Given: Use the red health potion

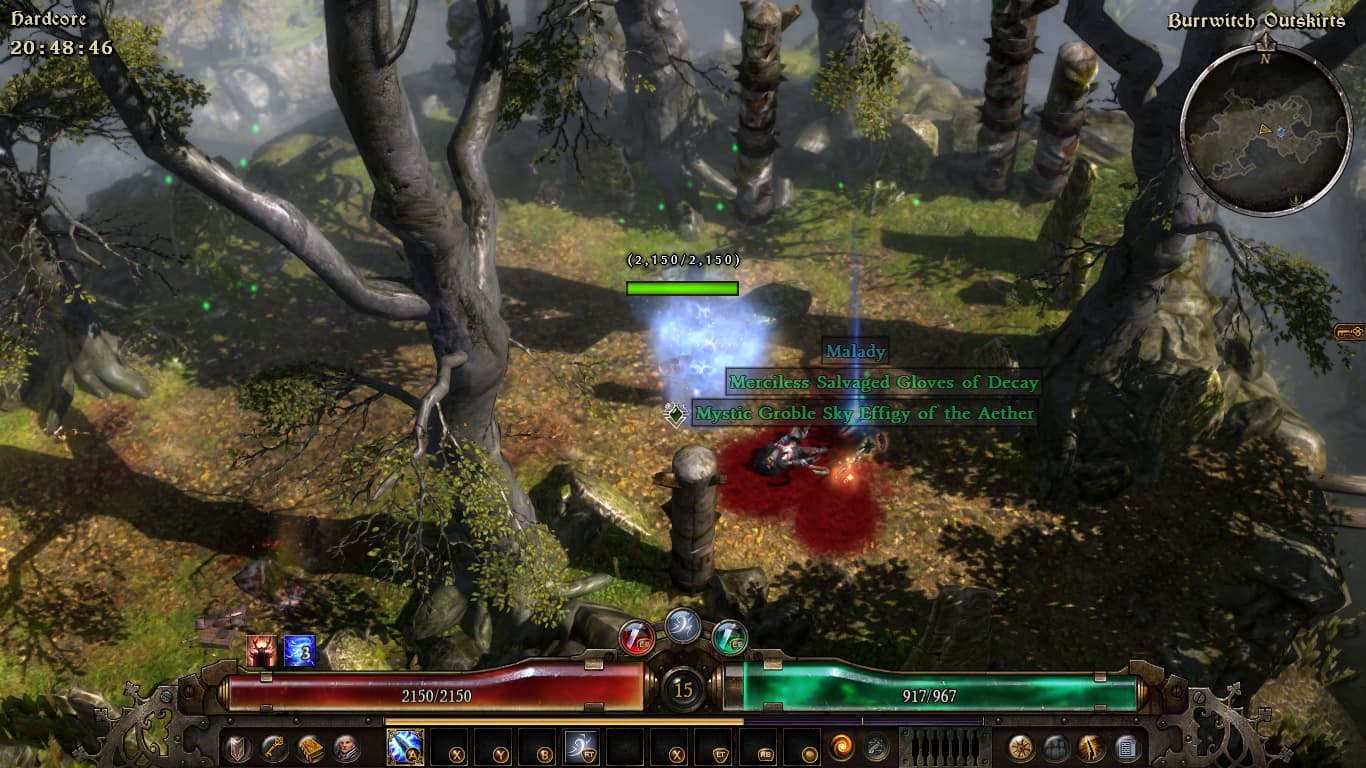Looking at the screenshot, I should pyautogui.click(x=636, y=636).
